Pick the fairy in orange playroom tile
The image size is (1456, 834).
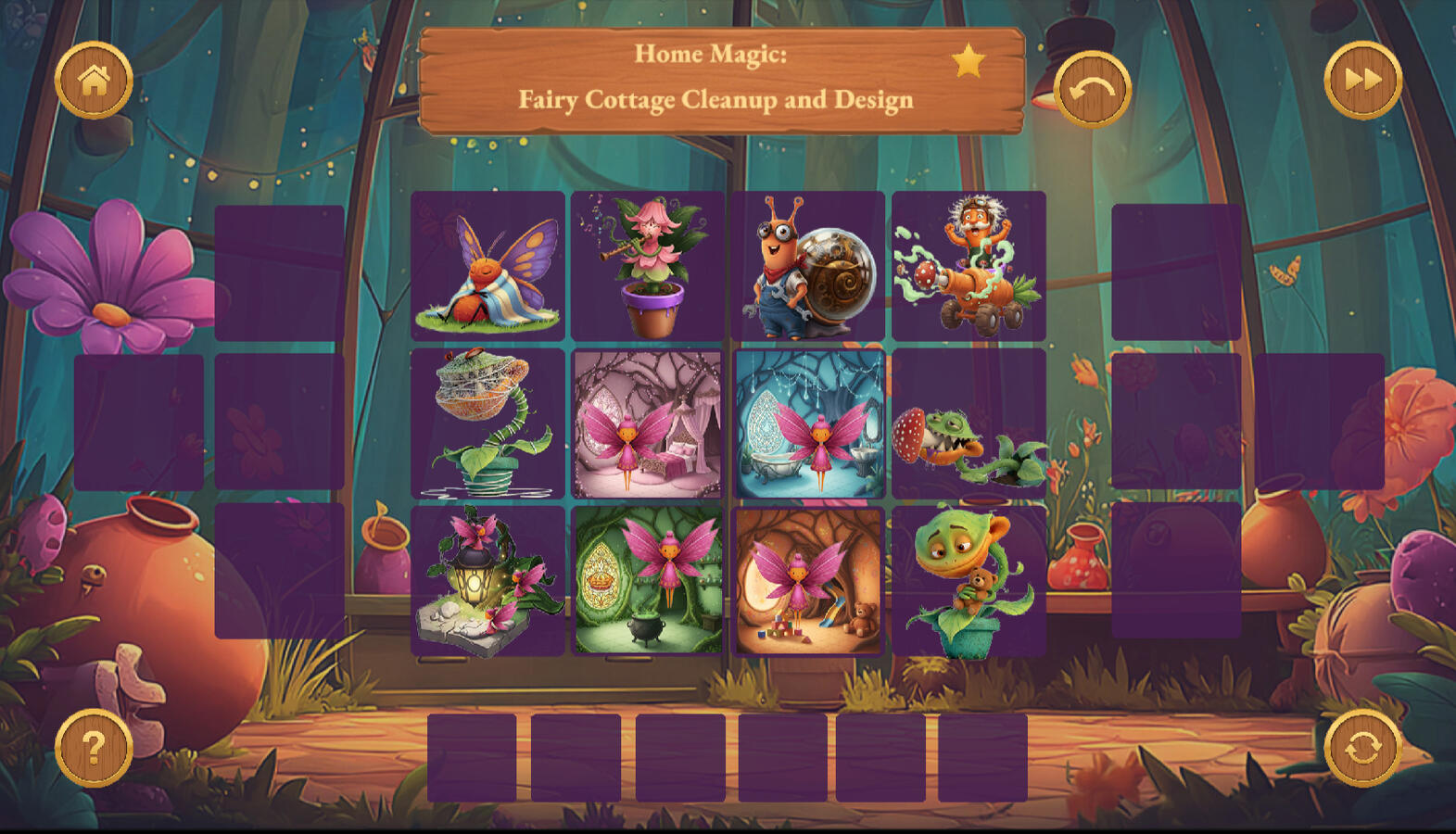[x=808, y=581]
